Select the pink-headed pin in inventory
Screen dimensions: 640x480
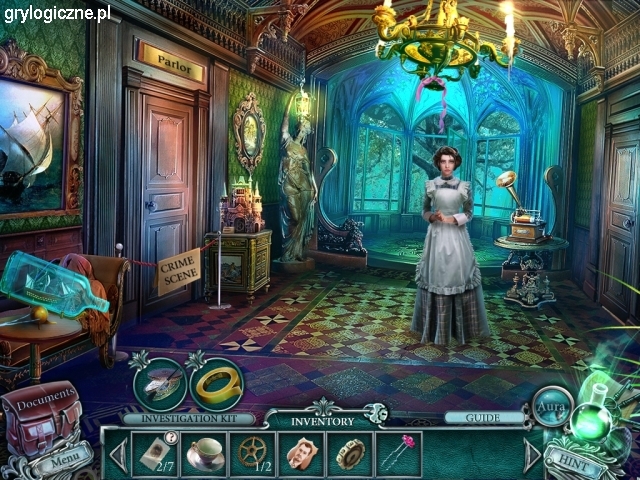point(398,453)
